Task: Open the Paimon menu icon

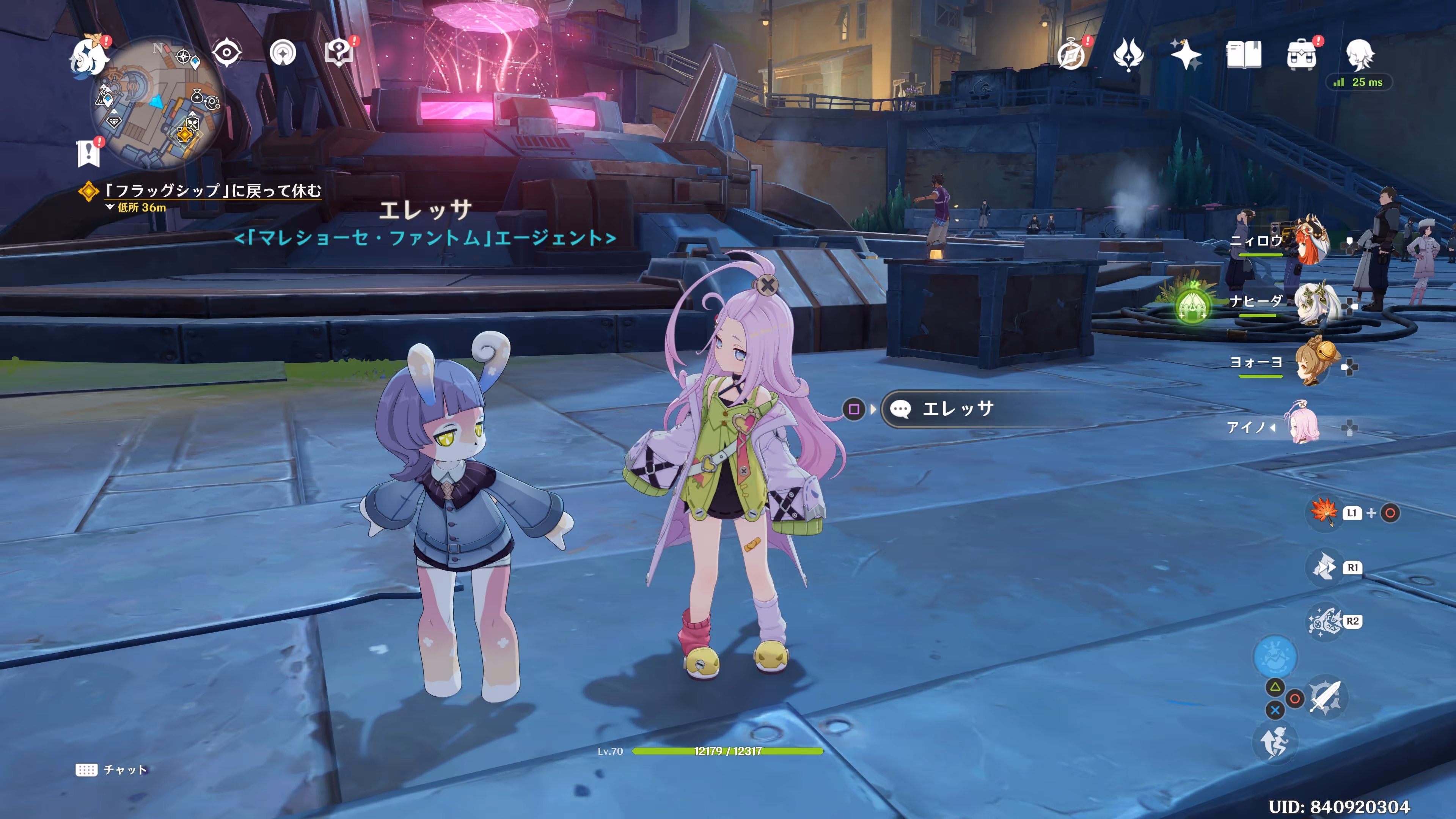Action: pyautogui.click(x=89, y=55)
